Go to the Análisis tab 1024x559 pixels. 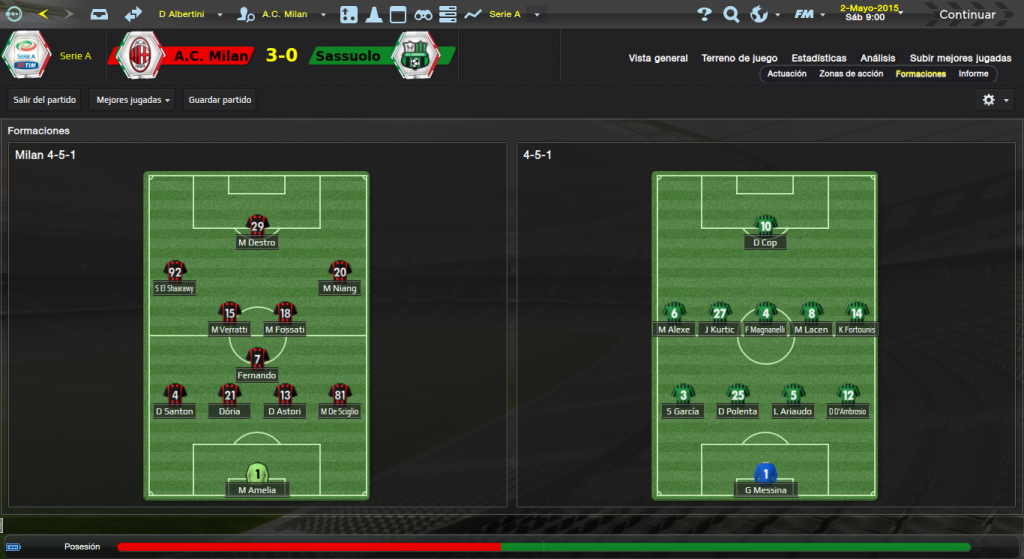pos(878,58)
